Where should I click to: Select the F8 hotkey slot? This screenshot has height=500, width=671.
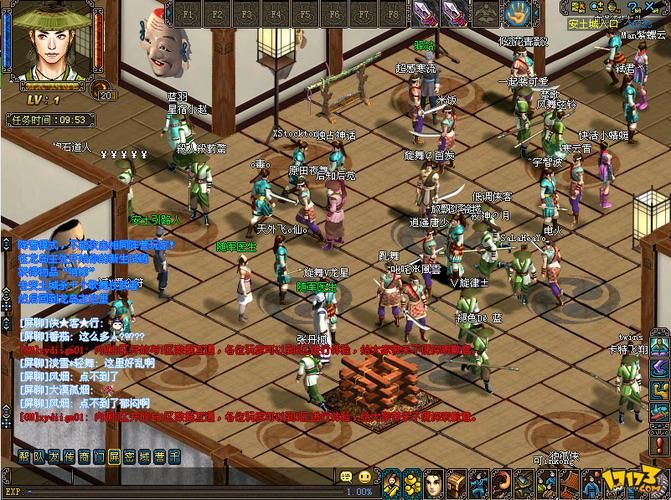coord(393,14)
